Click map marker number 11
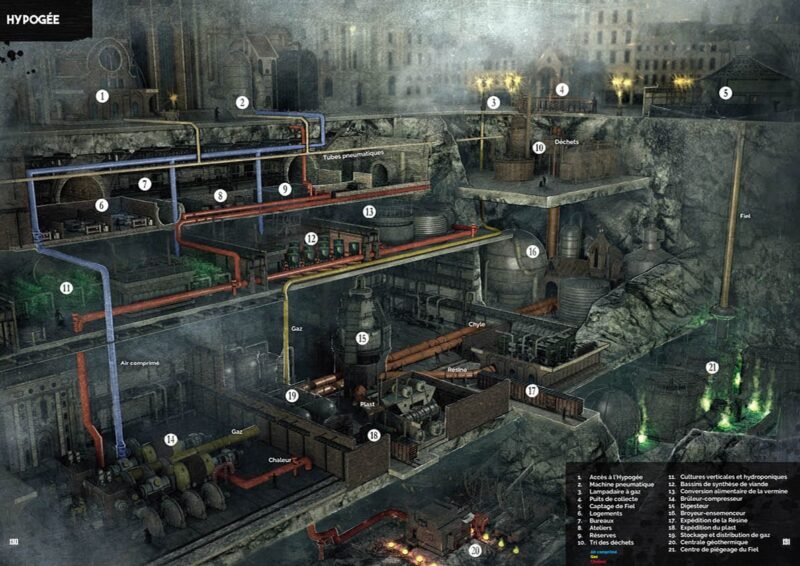 point(66,287)
